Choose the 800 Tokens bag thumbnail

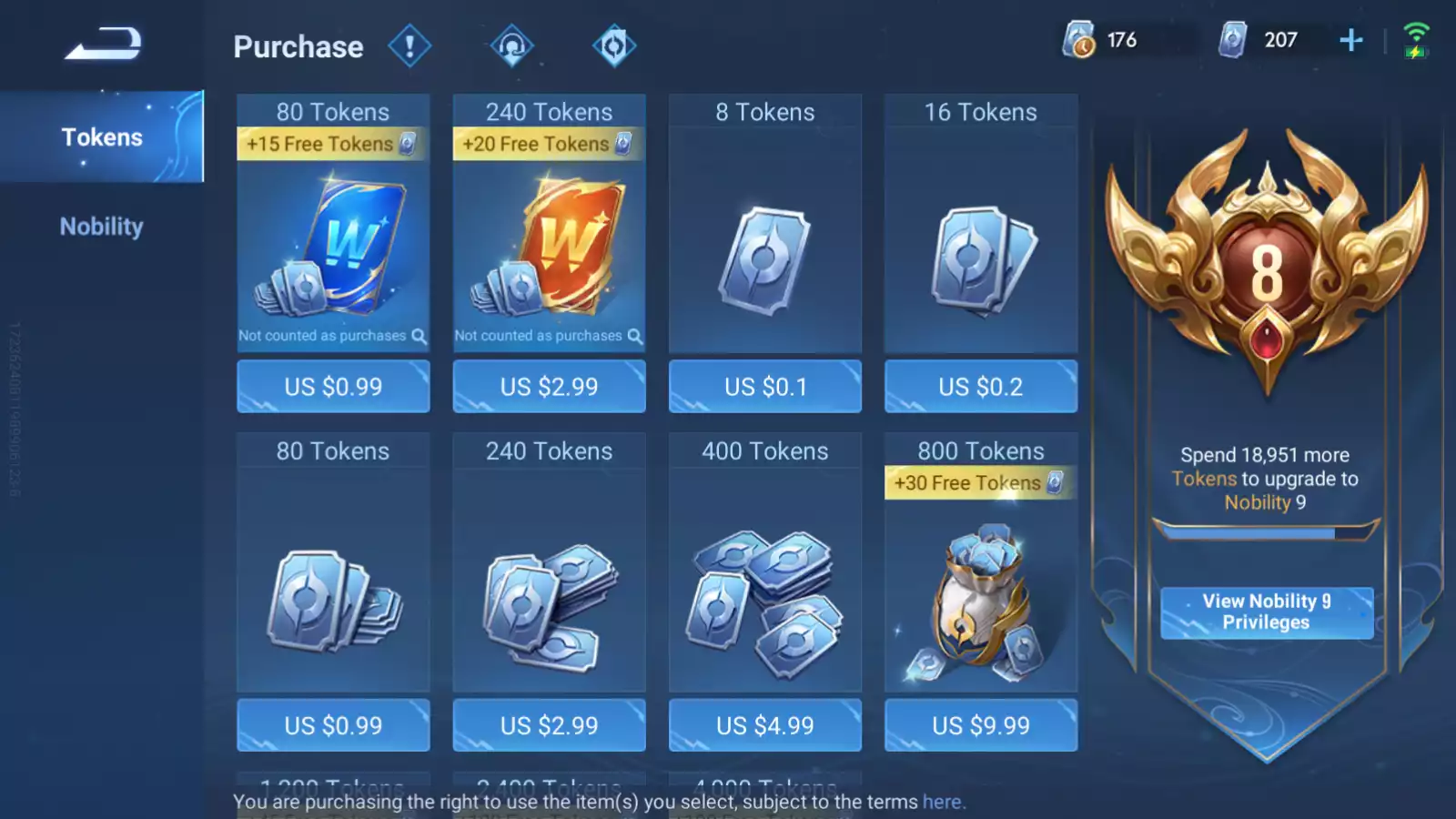pyautogui.click(x=980, y=601)
